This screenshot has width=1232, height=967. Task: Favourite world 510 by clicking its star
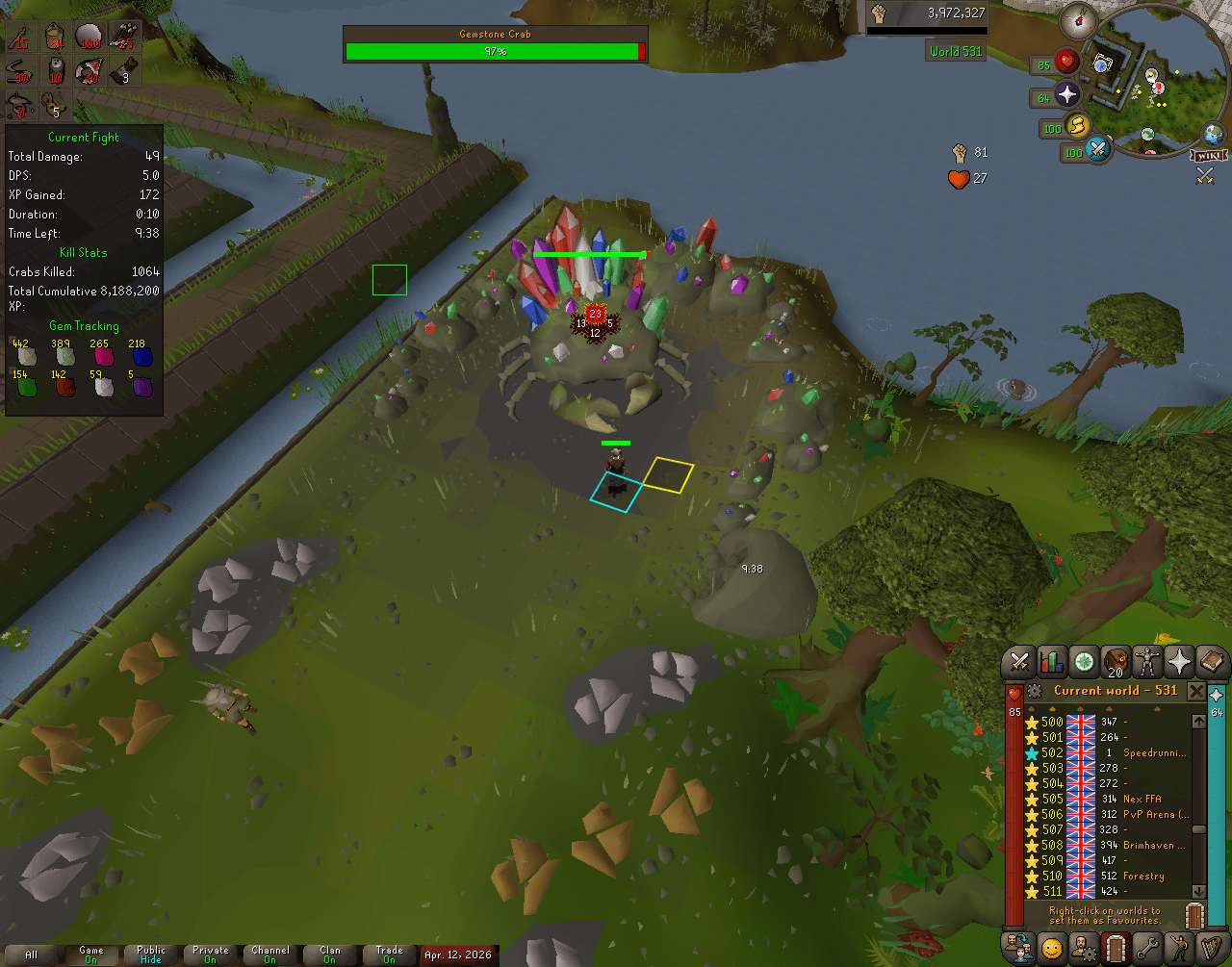pyautogui.click(x=1032, y=875)
